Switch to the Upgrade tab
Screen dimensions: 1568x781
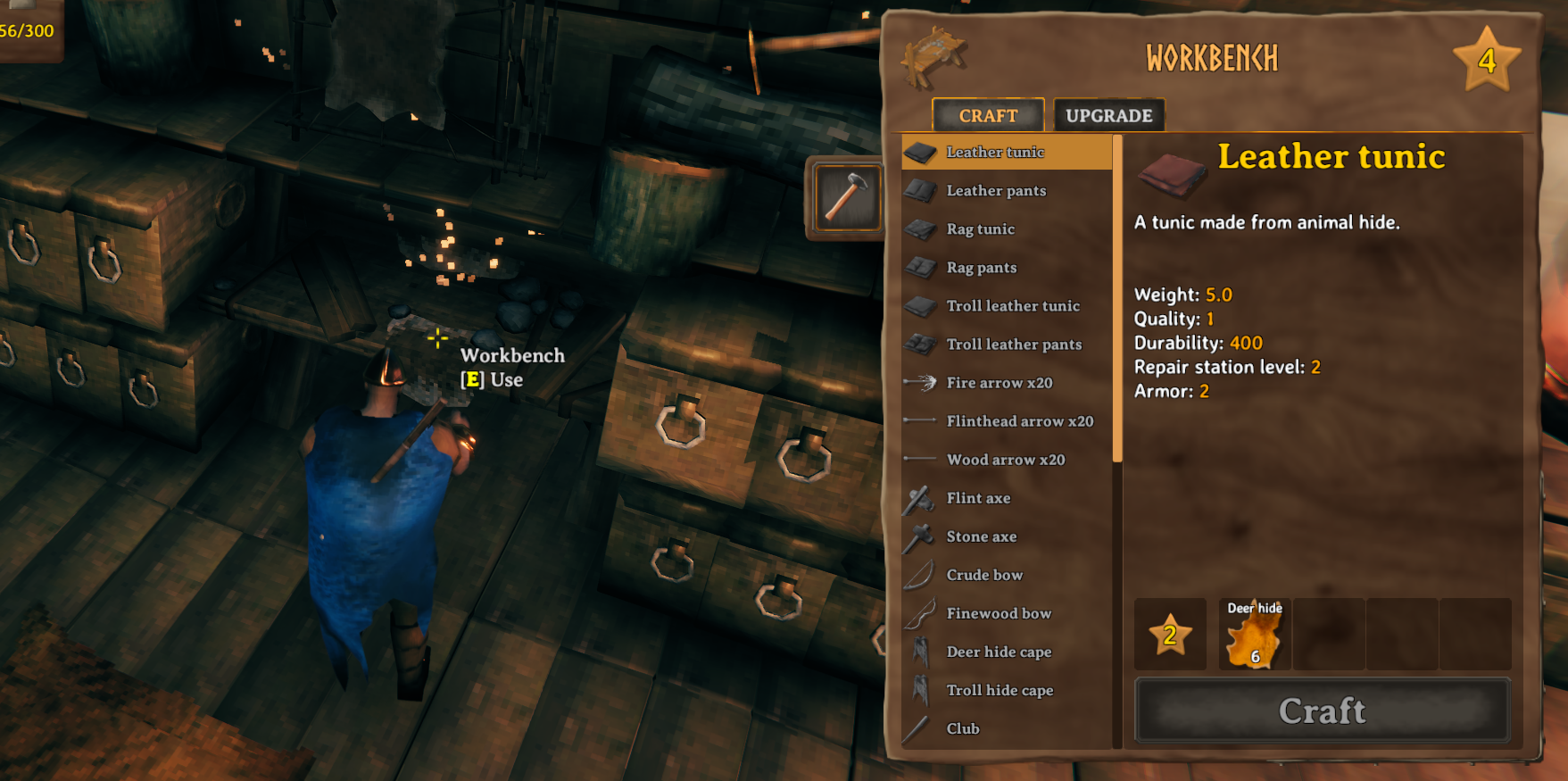point(1108,114)
